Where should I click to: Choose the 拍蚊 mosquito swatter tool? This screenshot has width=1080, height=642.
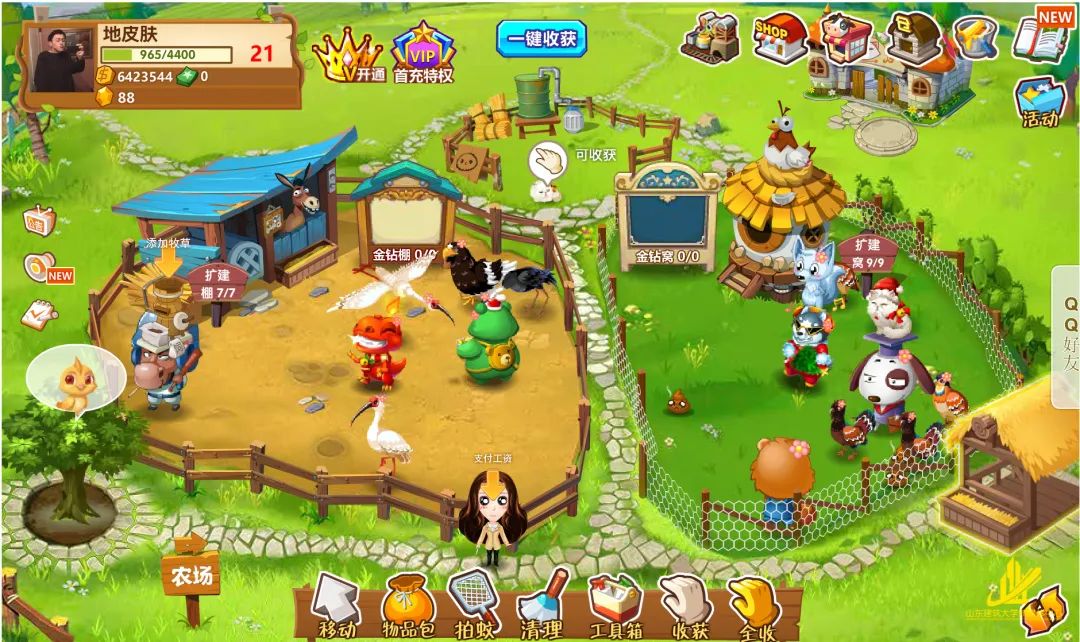click(x=473, y=603)
